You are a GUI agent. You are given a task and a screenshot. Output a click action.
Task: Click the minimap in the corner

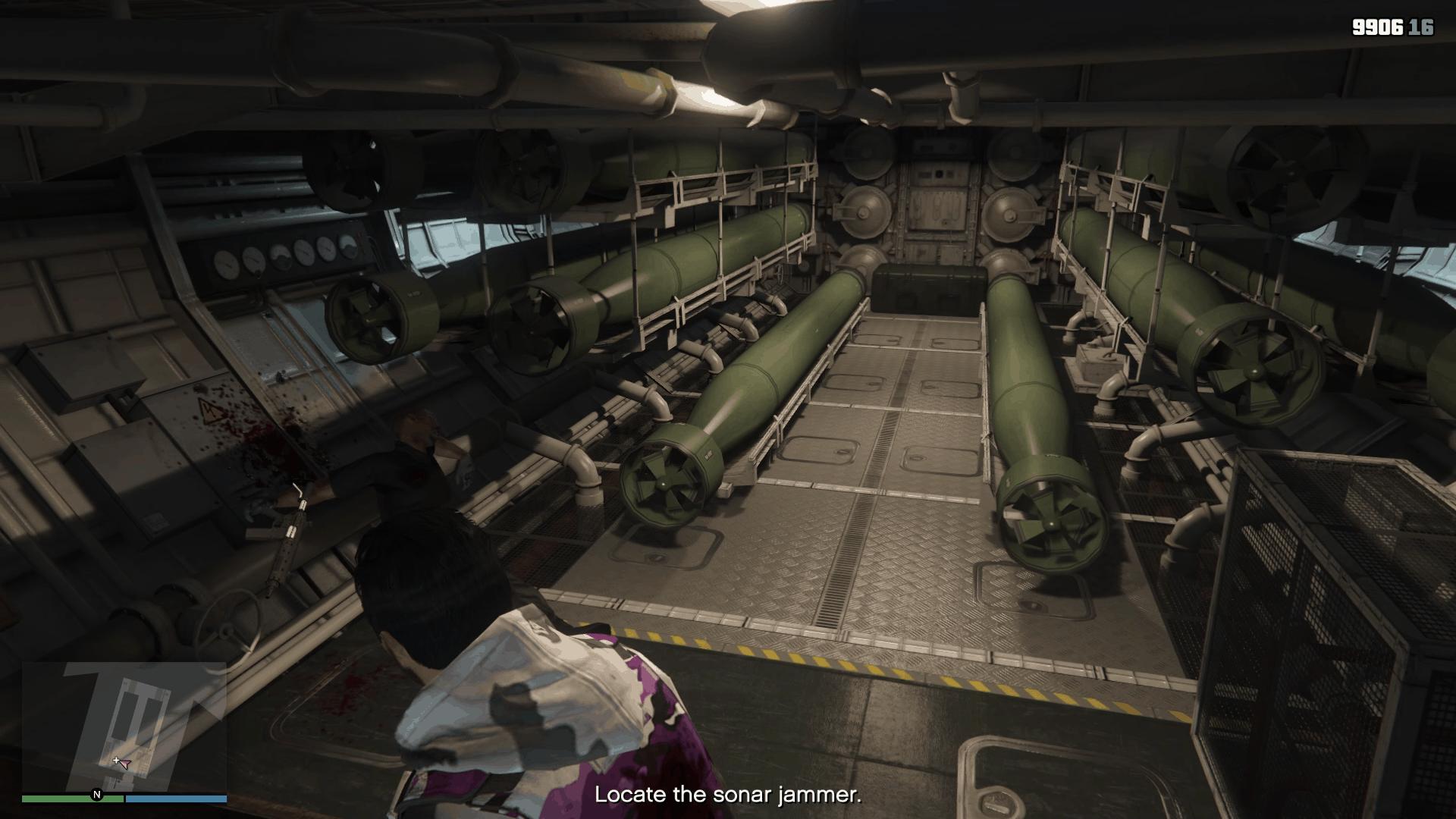pos(124,726)
